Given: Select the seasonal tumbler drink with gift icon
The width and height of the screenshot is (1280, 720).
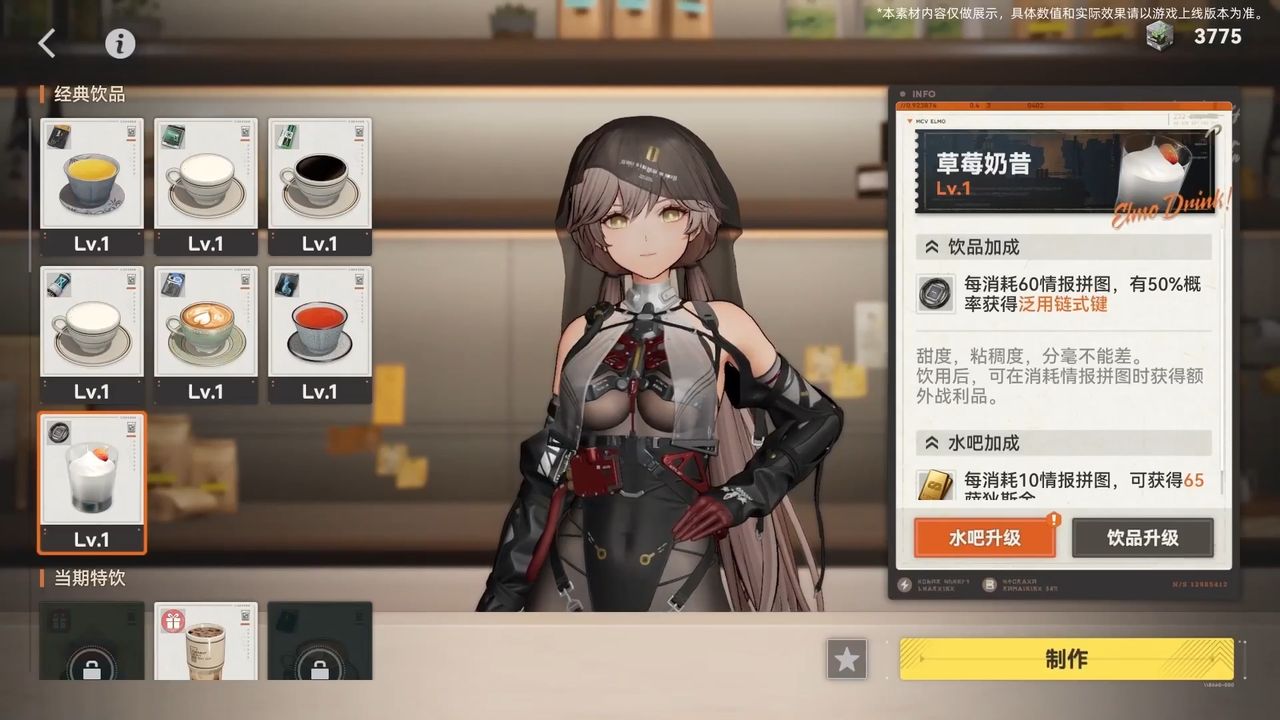Looking at the screenshot, I should coord(206,640).
